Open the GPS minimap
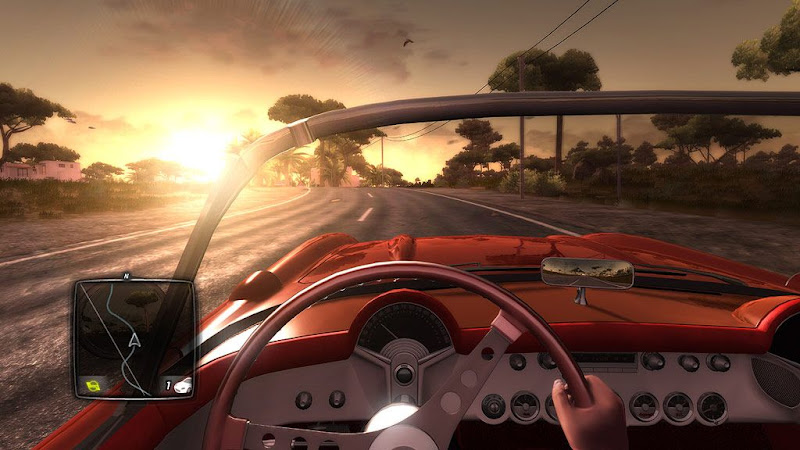Screen dimensions: 800x450 (x=133, y=338)
